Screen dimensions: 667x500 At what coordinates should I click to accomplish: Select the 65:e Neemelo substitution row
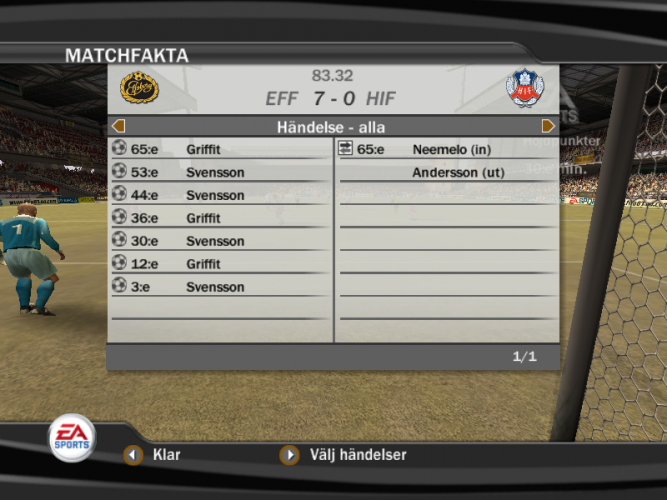click(445, 149)
